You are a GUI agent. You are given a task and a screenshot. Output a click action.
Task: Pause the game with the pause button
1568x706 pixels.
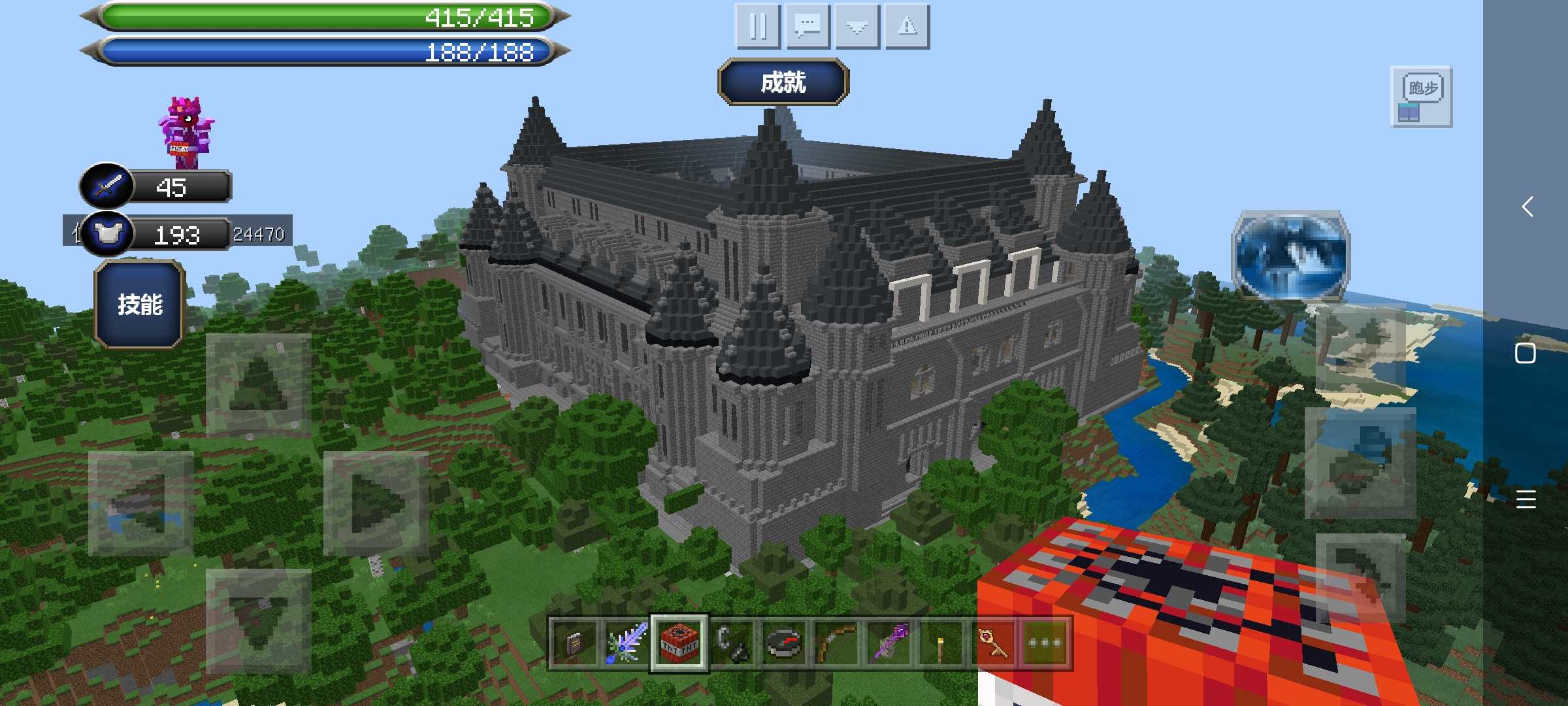point(758,27)
